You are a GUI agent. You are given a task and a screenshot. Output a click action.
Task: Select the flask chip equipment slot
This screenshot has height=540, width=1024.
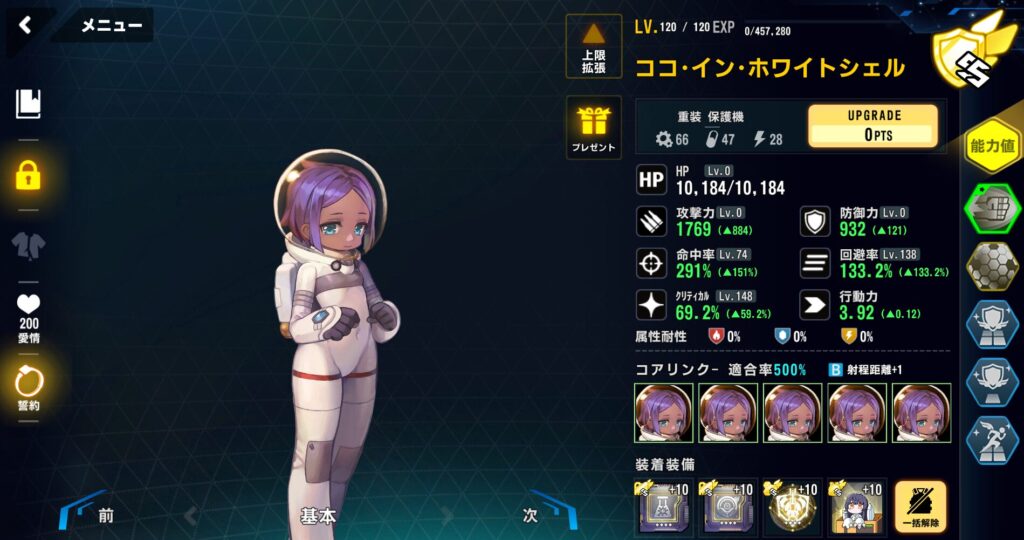663,509
